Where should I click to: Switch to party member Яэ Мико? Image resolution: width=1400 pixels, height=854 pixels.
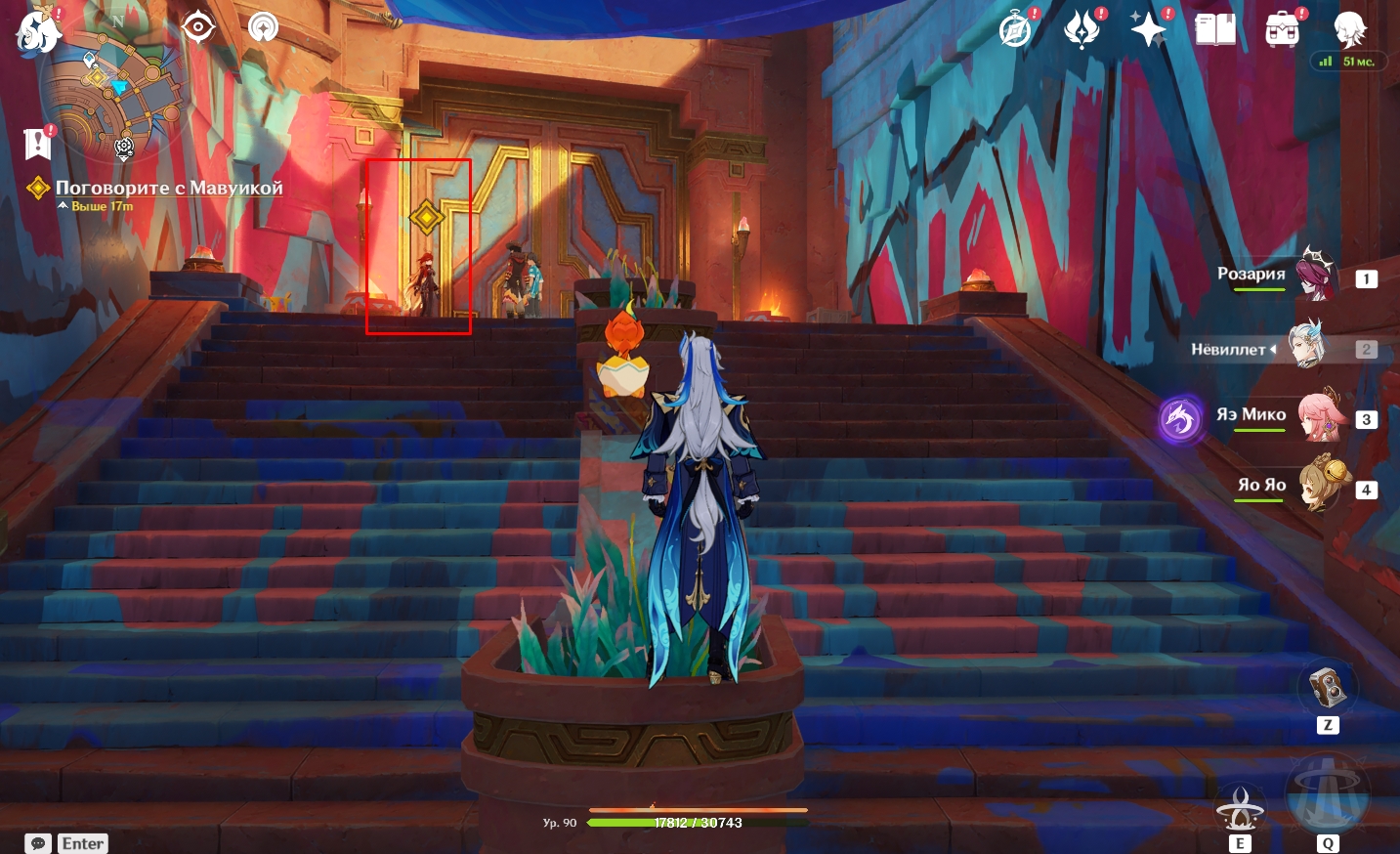1319,417
